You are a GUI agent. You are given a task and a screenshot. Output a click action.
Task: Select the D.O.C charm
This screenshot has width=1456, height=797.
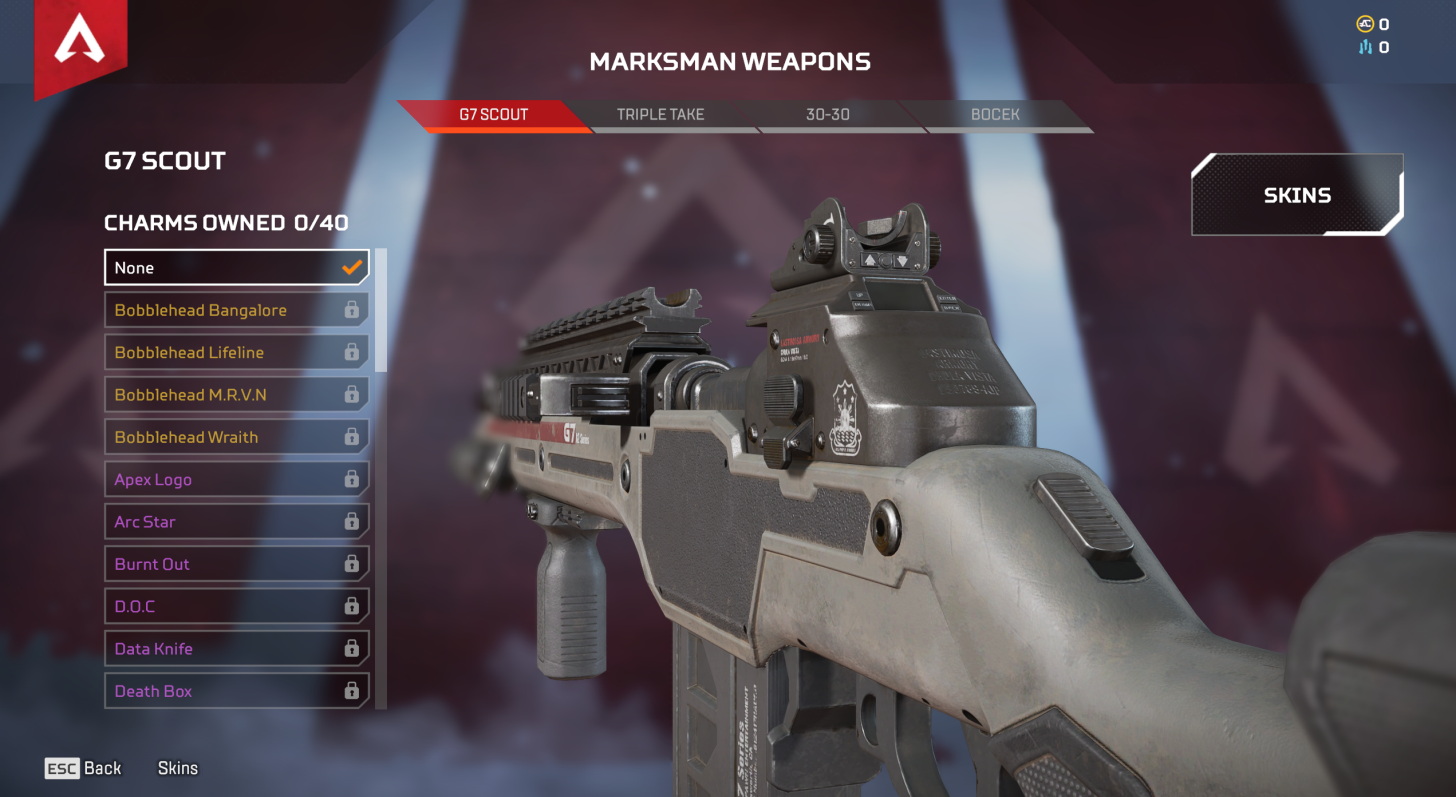coord(237,606)
